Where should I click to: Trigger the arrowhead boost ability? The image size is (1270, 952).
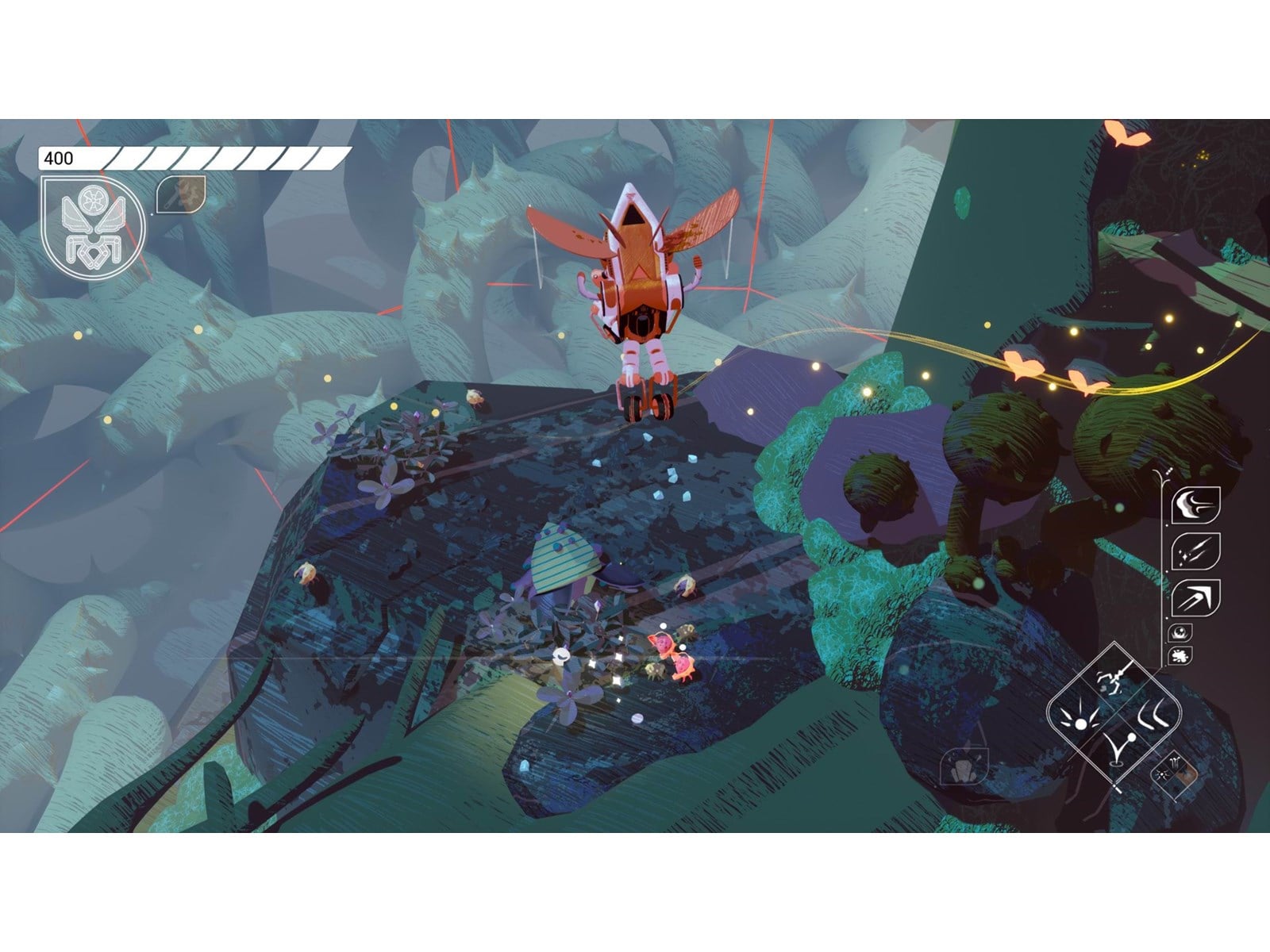pyautogui.click(x=1195, y=597)
